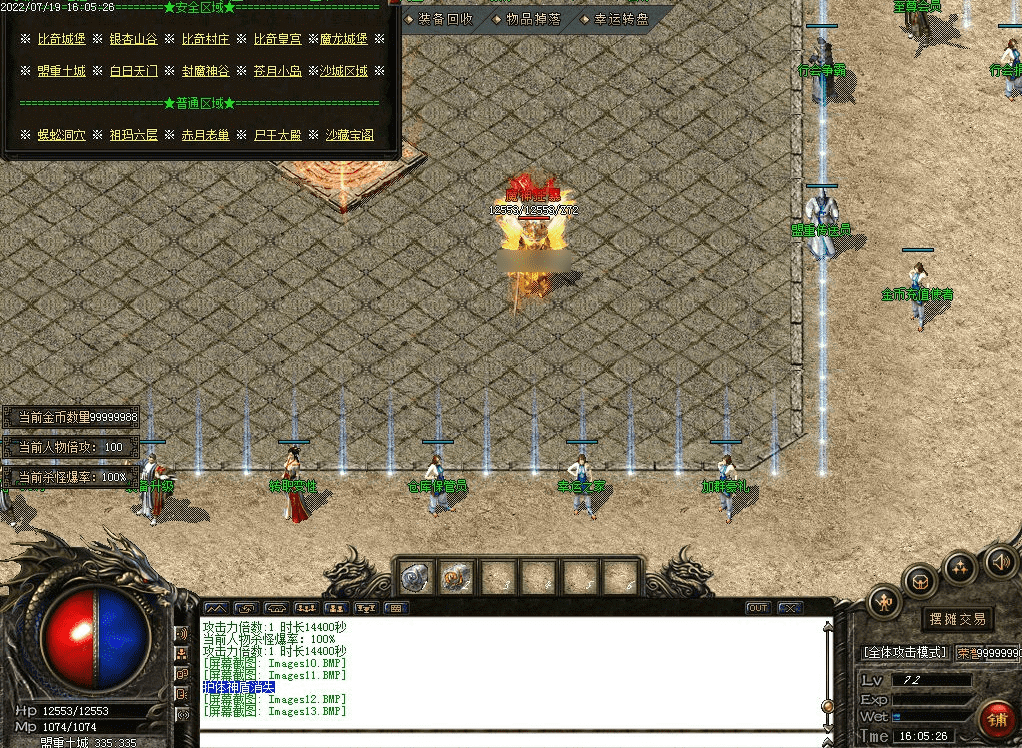Toggle the sound speaker icon

pos(1000,562)
